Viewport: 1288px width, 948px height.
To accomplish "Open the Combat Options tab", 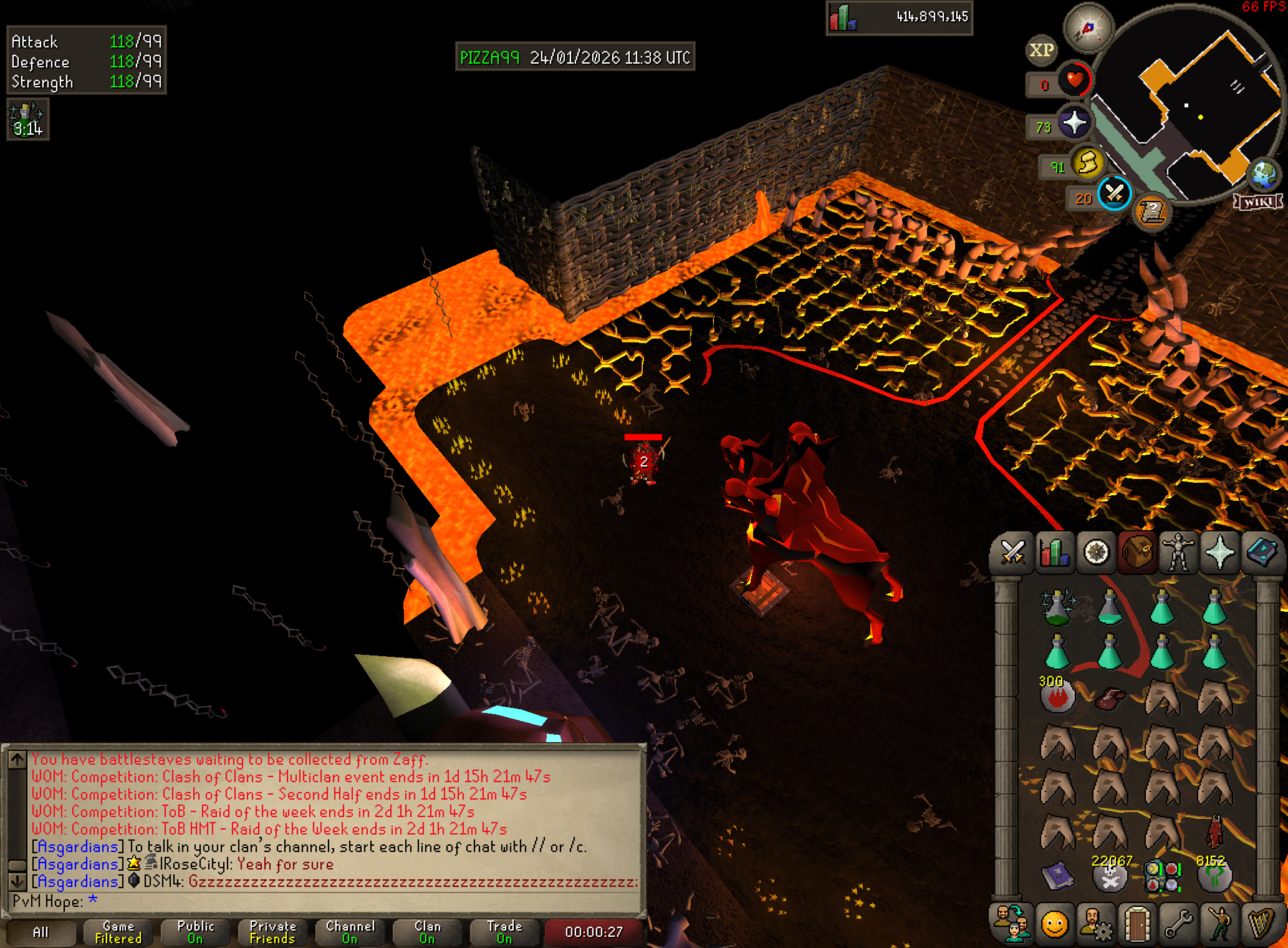I will 1012,553.
